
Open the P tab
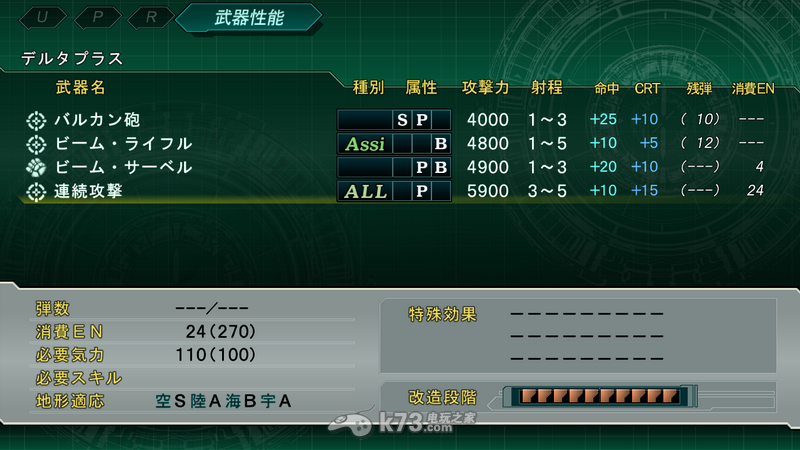coord(97,18)
